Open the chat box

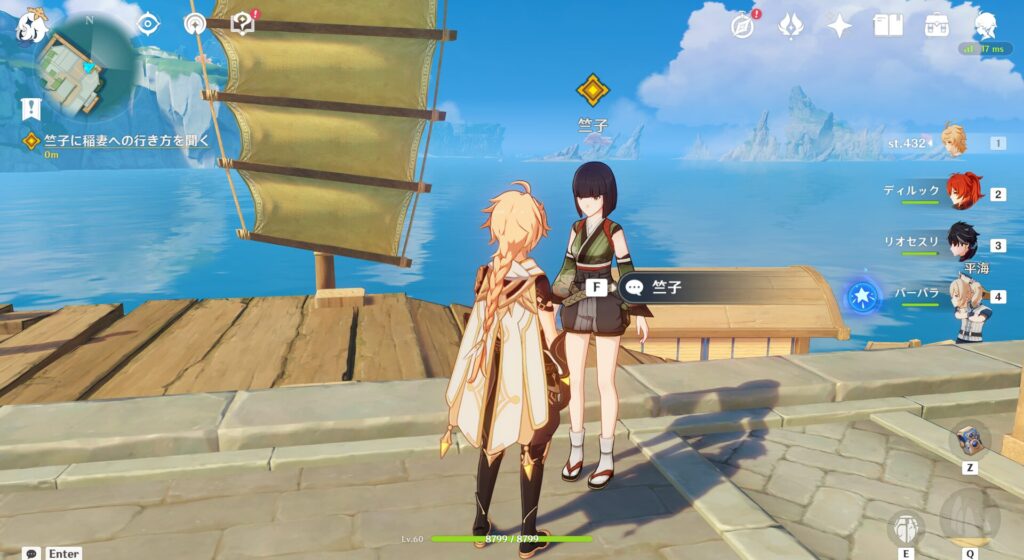coord(33,553)
